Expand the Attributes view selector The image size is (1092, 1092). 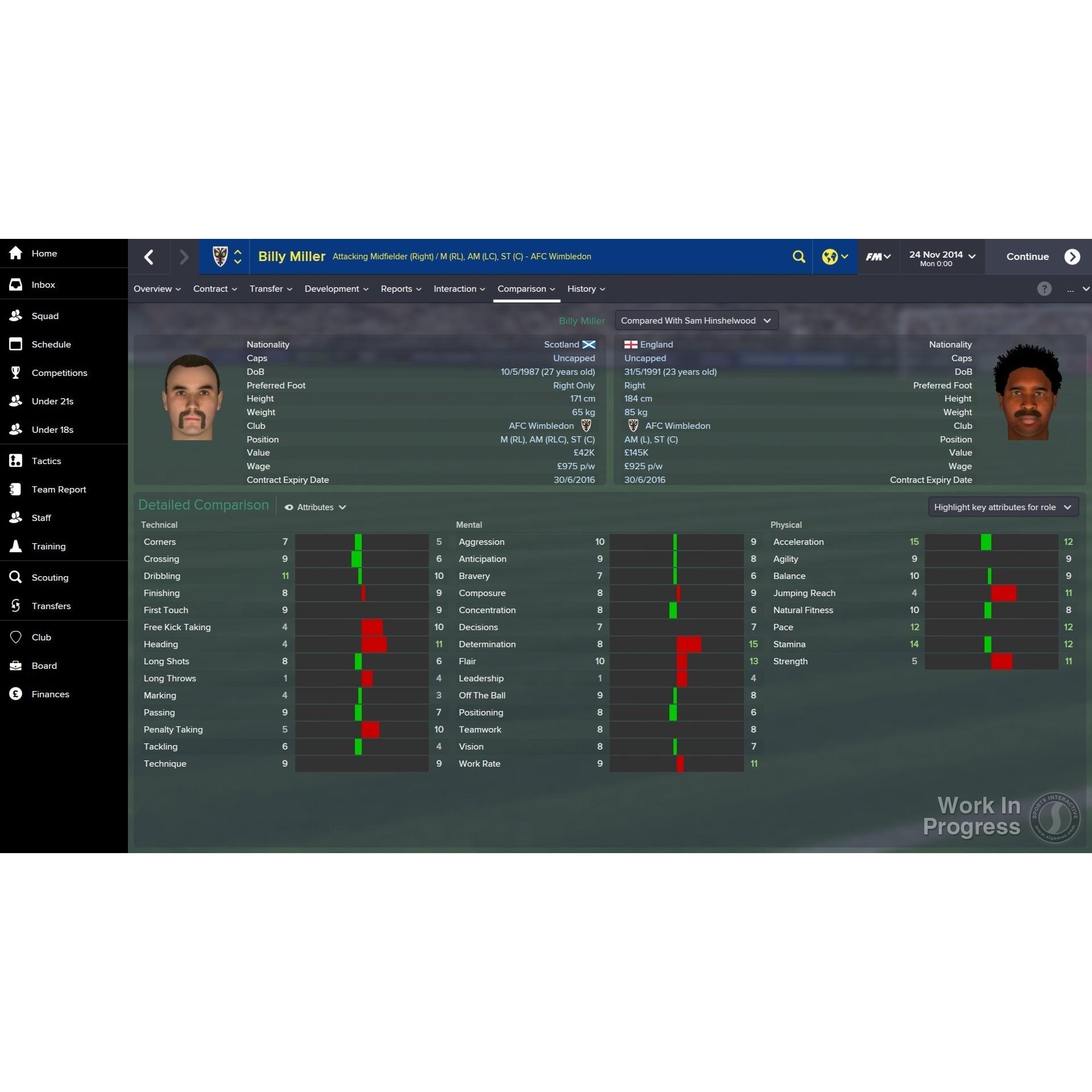316,507
